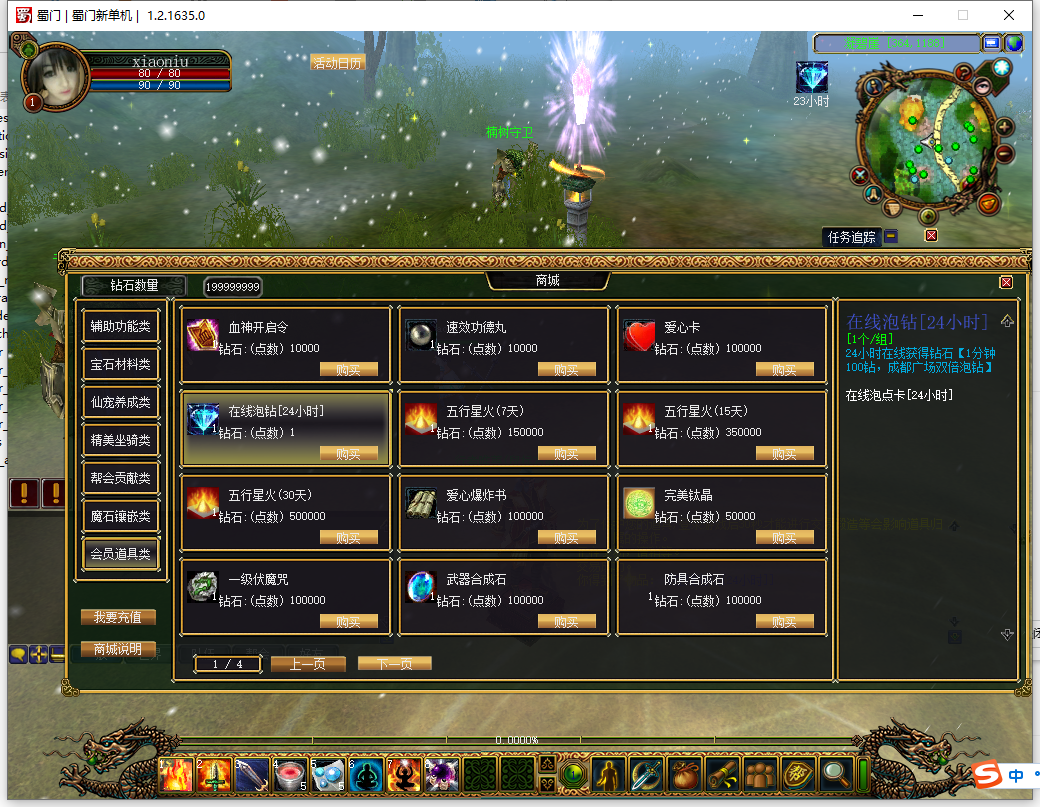Click the magnifying glass icon on bottom bar
The height and width of the screenshot is (807, 1040).
(833, 773)
